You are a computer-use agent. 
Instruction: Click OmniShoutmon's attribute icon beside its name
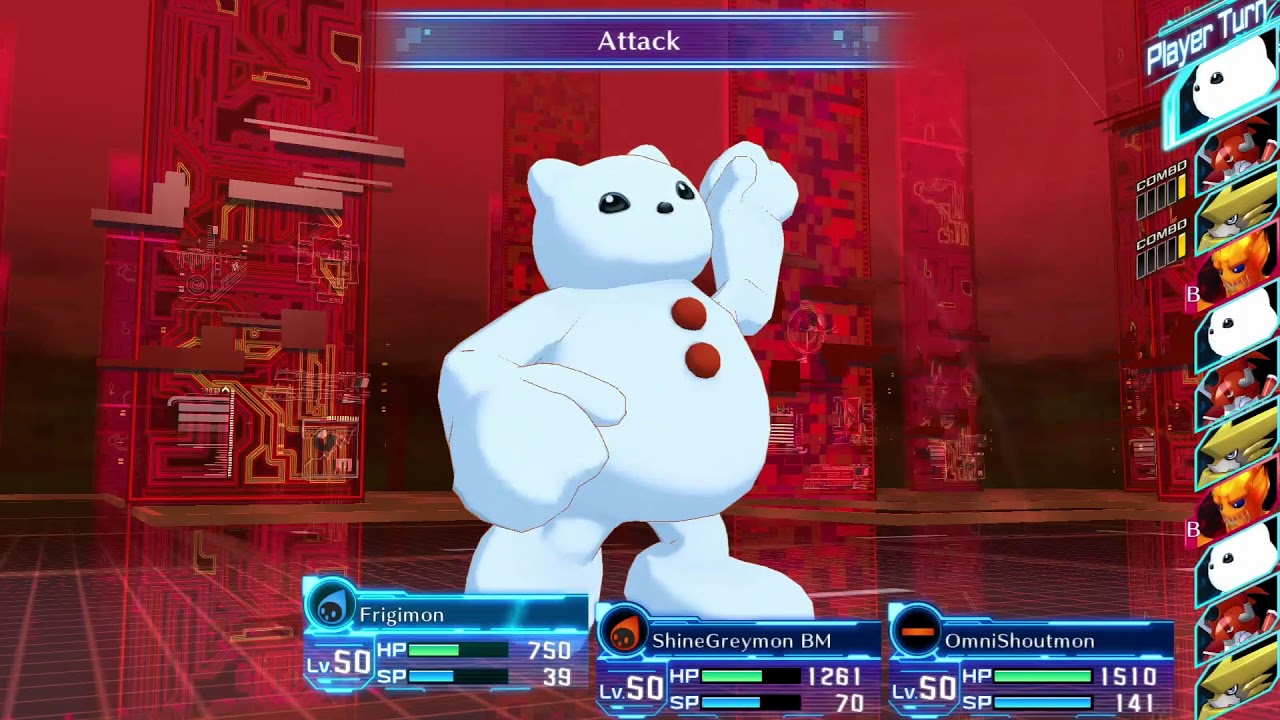point(916,632)
